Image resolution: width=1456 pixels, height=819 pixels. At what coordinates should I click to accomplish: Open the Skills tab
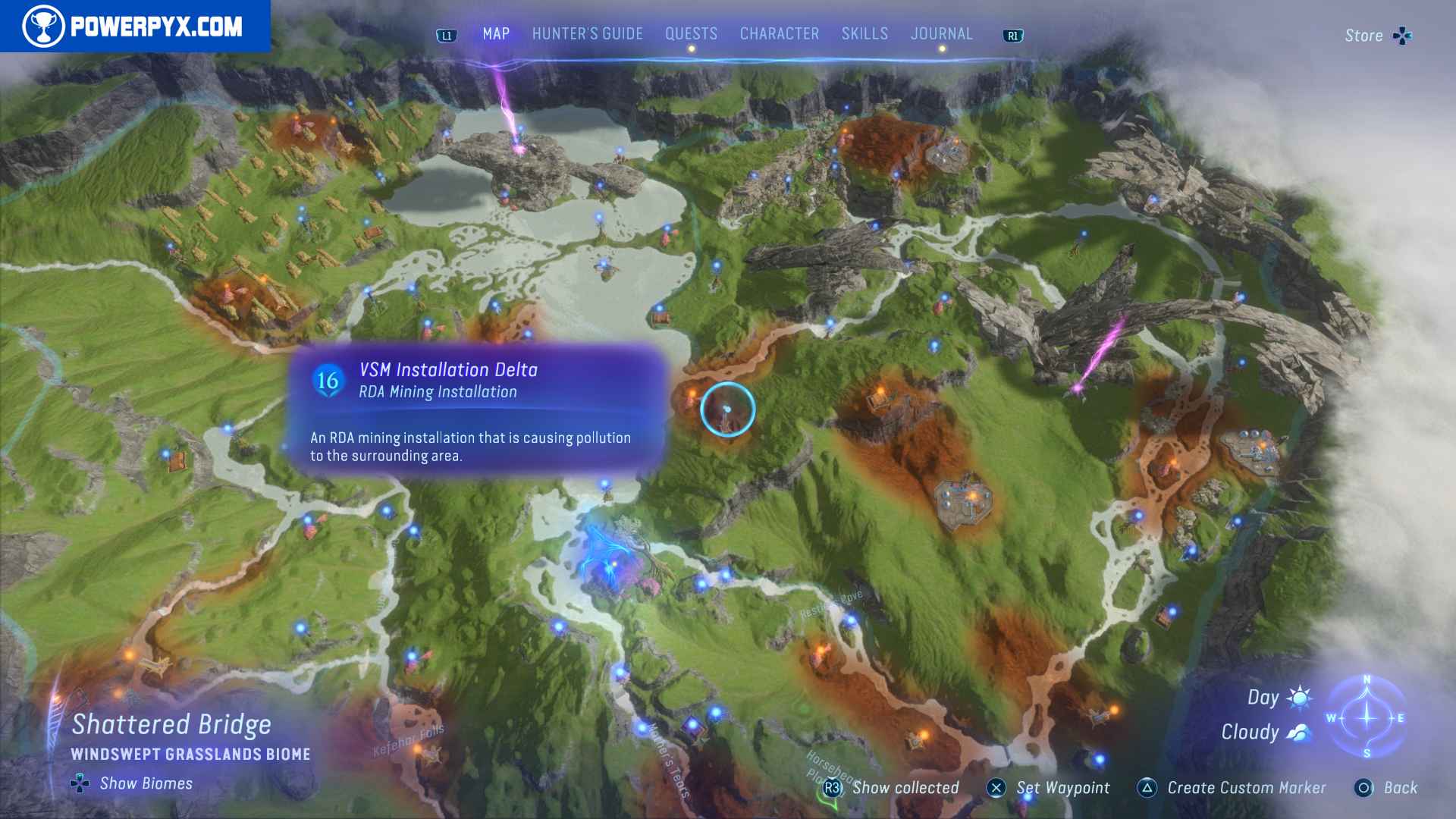tap(864, 33)
